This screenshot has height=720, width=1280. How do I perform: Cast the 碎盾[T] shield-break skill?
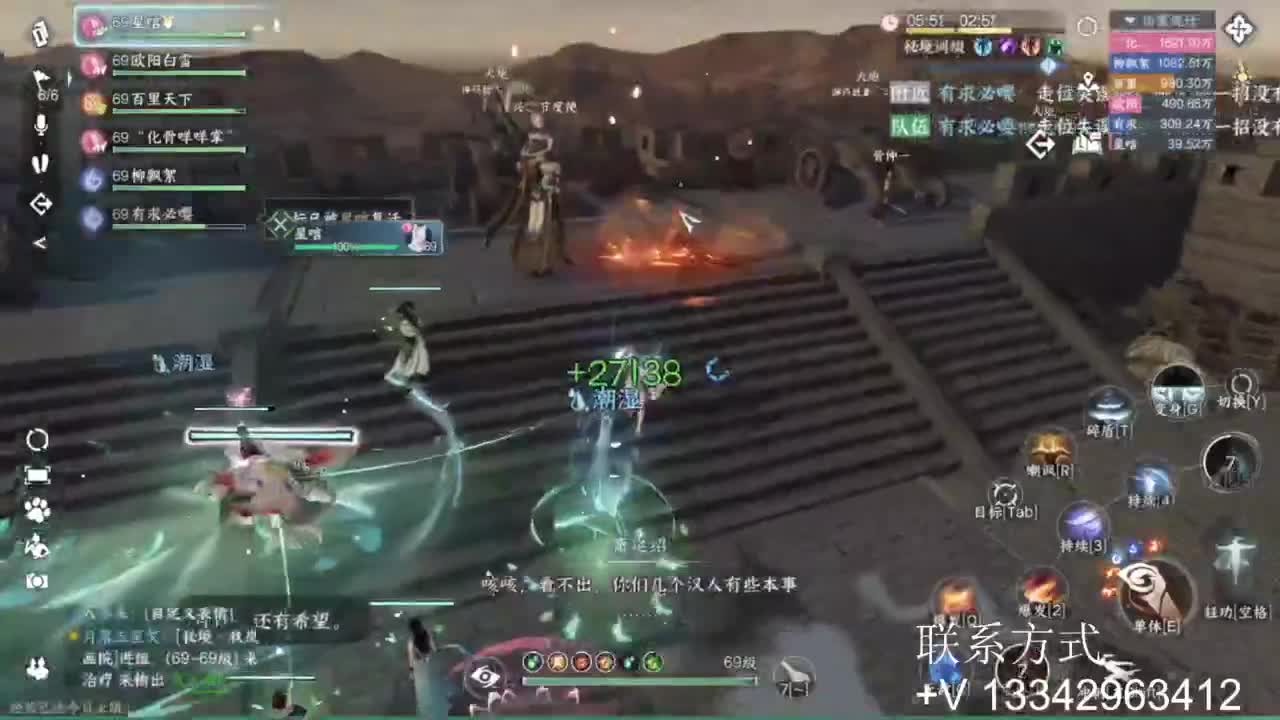pyautogui.click(x=1112, y=408)
